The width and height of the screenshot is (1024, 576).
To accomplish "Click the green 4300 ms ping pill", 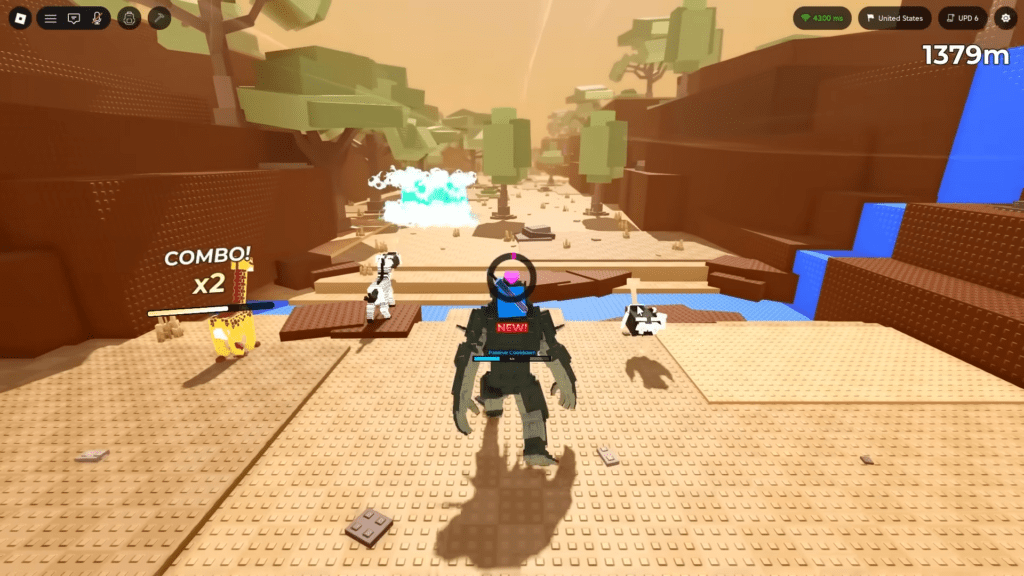I will [823, 18].
